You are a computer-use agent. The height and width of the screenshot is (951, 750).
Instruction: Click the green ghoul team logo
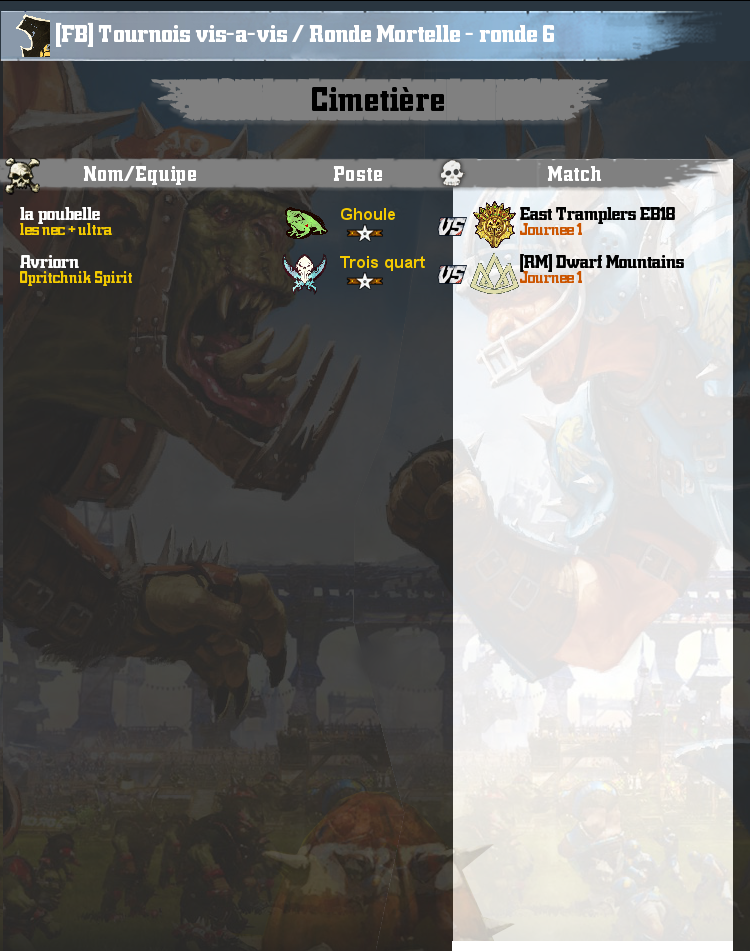point(304,223)
